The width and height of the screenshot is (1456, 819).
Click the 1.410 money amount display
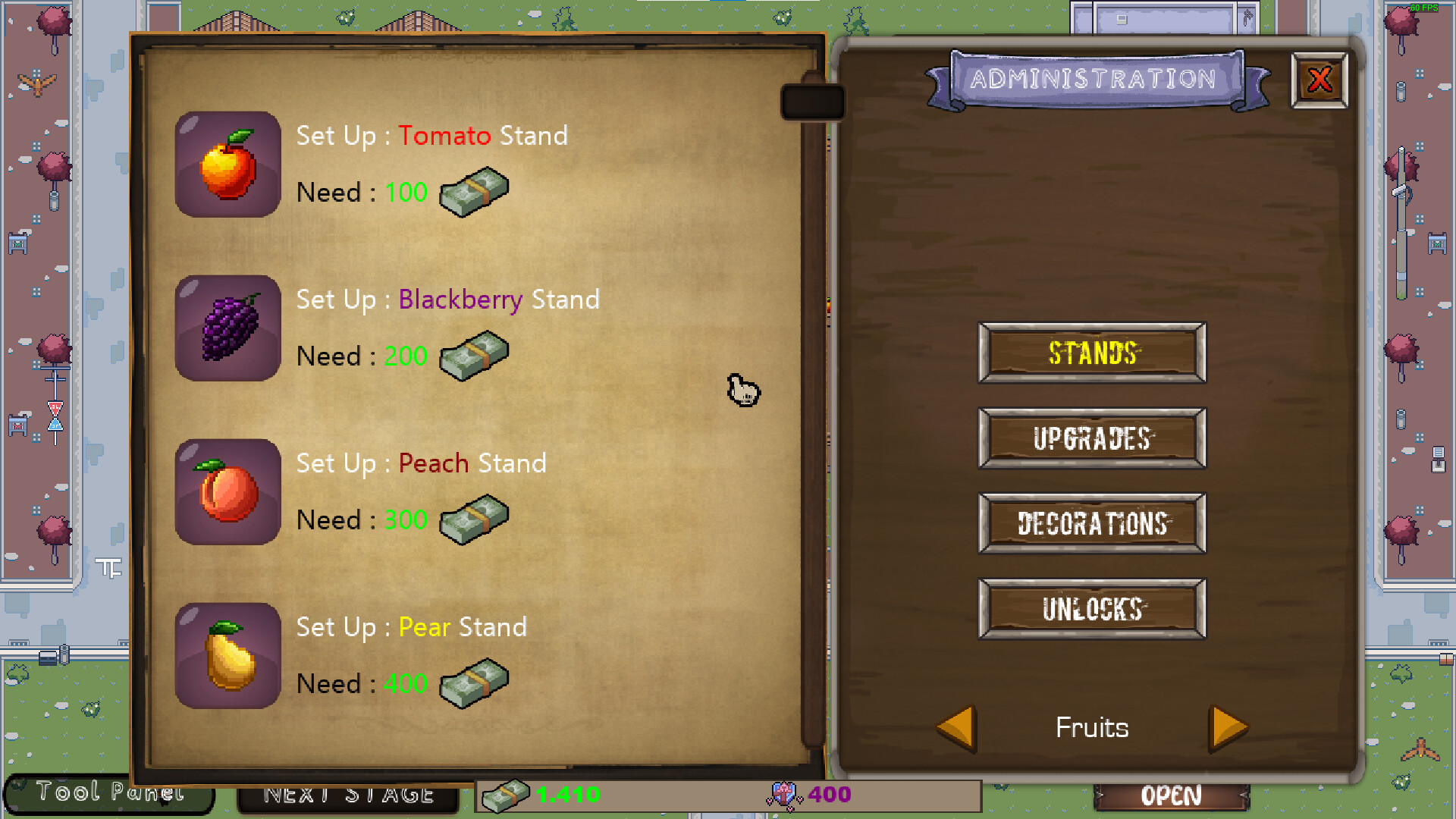pos(567,795)
